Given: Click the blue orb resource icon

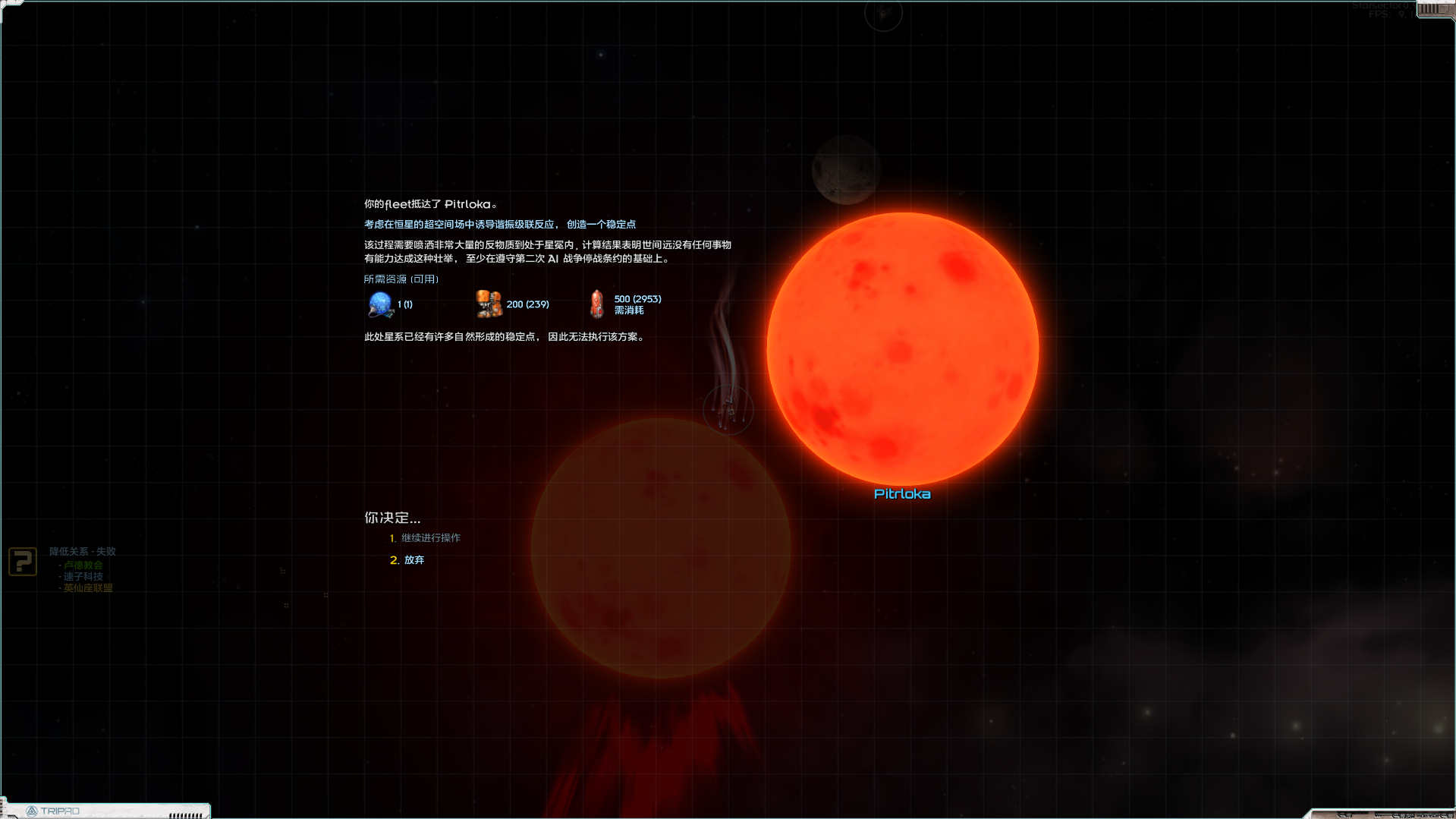Looking at the screenshot, I should (x=380, y=304).
